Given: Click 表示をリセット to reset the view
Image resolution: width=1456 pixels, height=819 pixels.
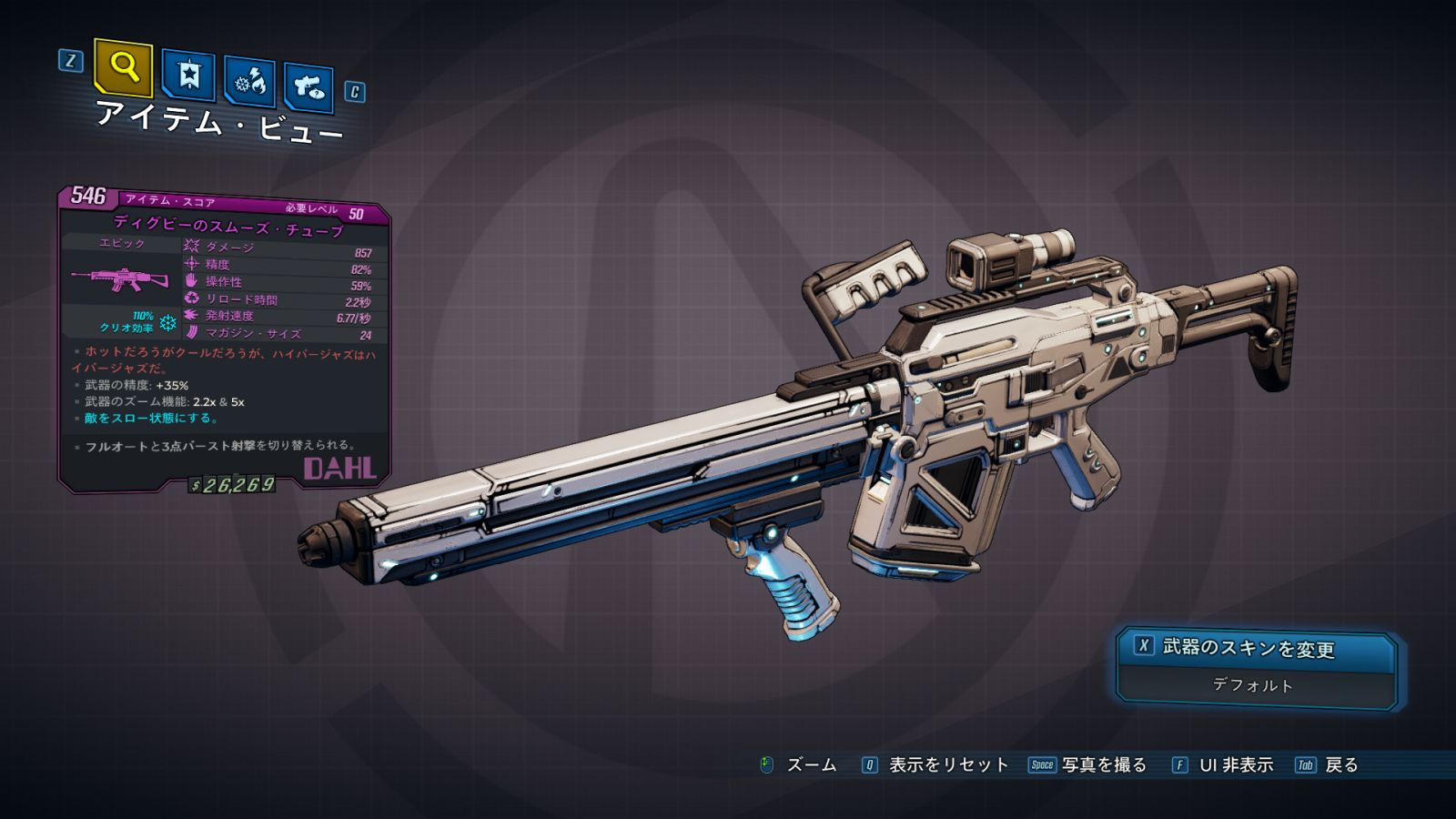Looking at the screenshot, I should [x=947, y=765].
